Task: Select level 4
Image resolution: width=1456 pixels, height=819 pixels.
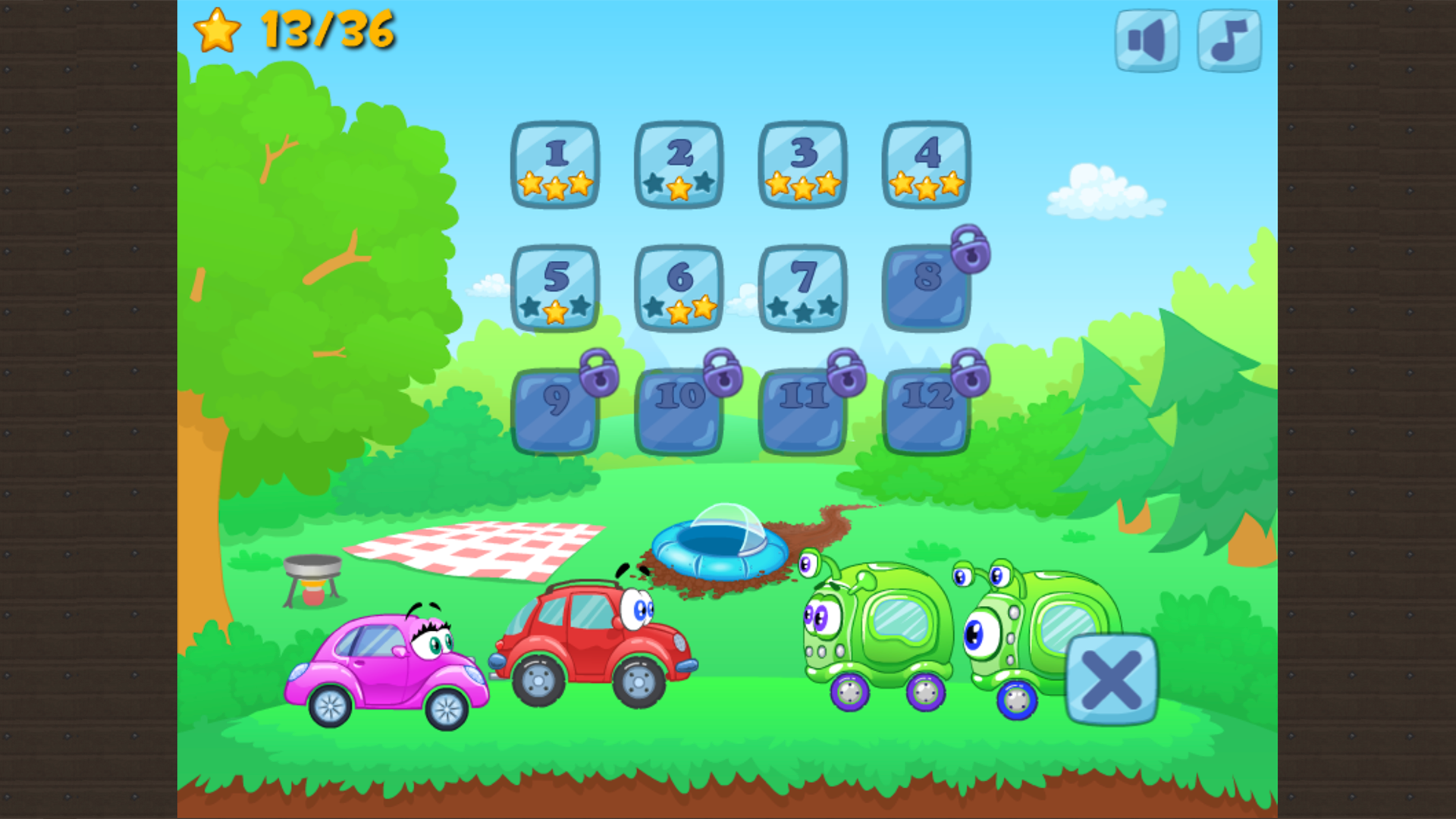Action: [925, 165]
